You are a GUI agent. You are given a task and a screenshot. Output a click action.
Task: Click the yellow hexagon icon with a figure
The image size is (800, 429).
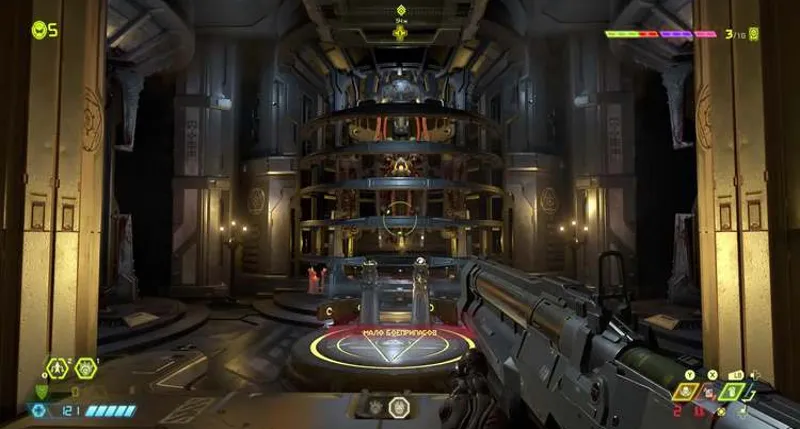pos(57,368)
